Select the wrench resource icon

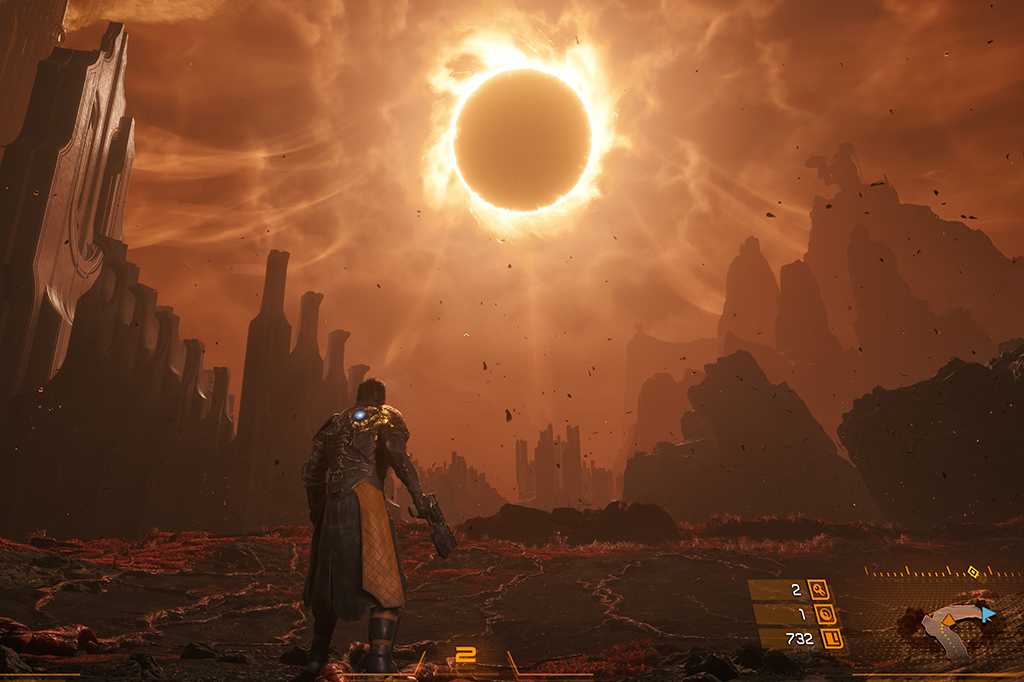point(818,590)
